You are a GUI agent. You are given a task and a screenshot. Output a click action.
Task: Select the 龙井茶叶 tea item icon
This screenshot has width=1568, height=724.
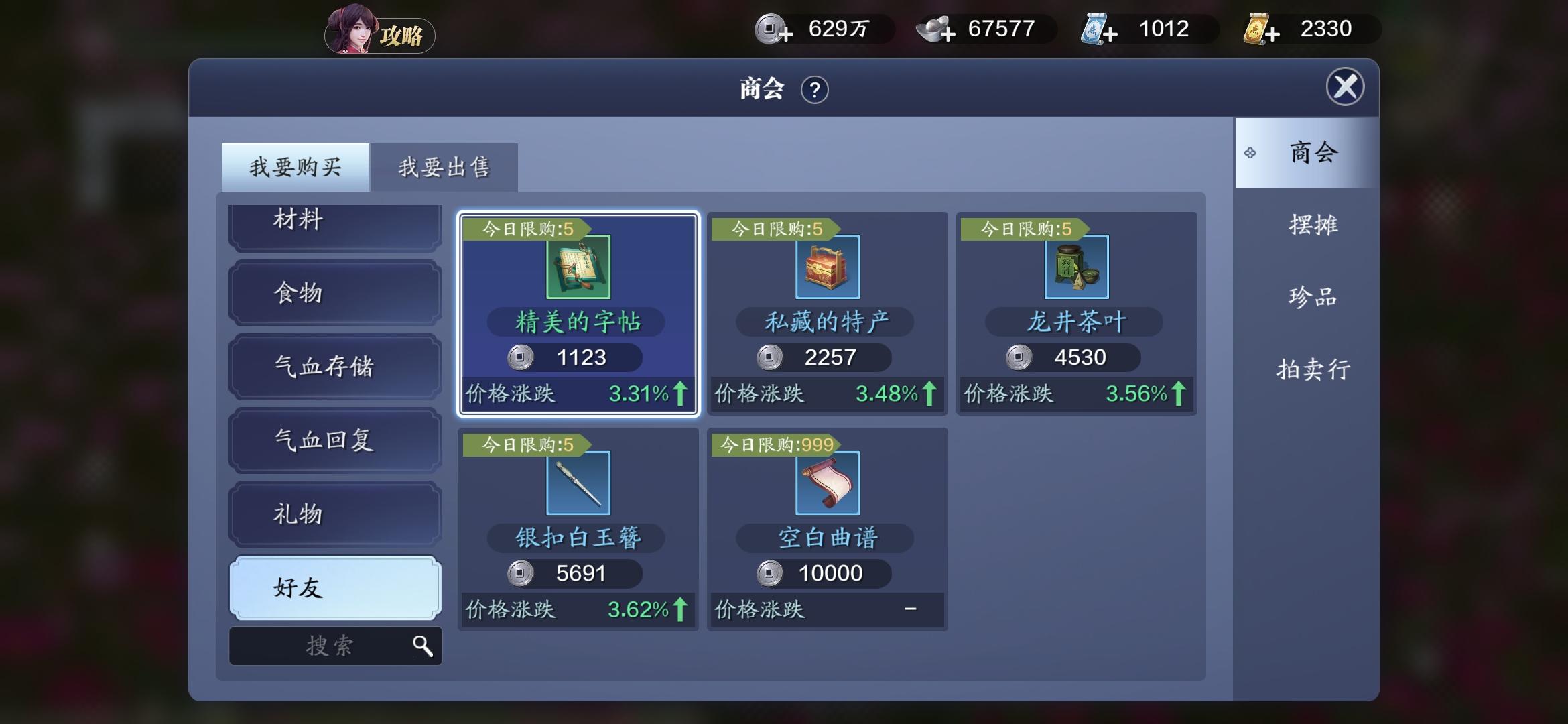[1076, 267]
